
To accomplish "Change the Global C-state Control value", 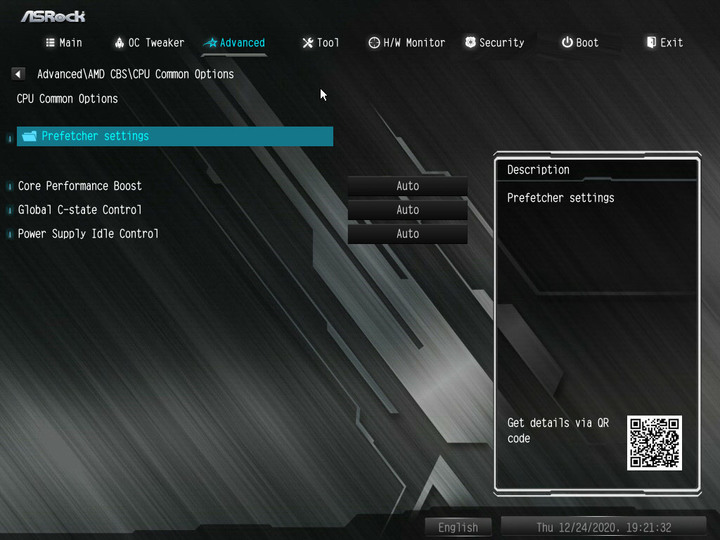I will click(407, 210).
